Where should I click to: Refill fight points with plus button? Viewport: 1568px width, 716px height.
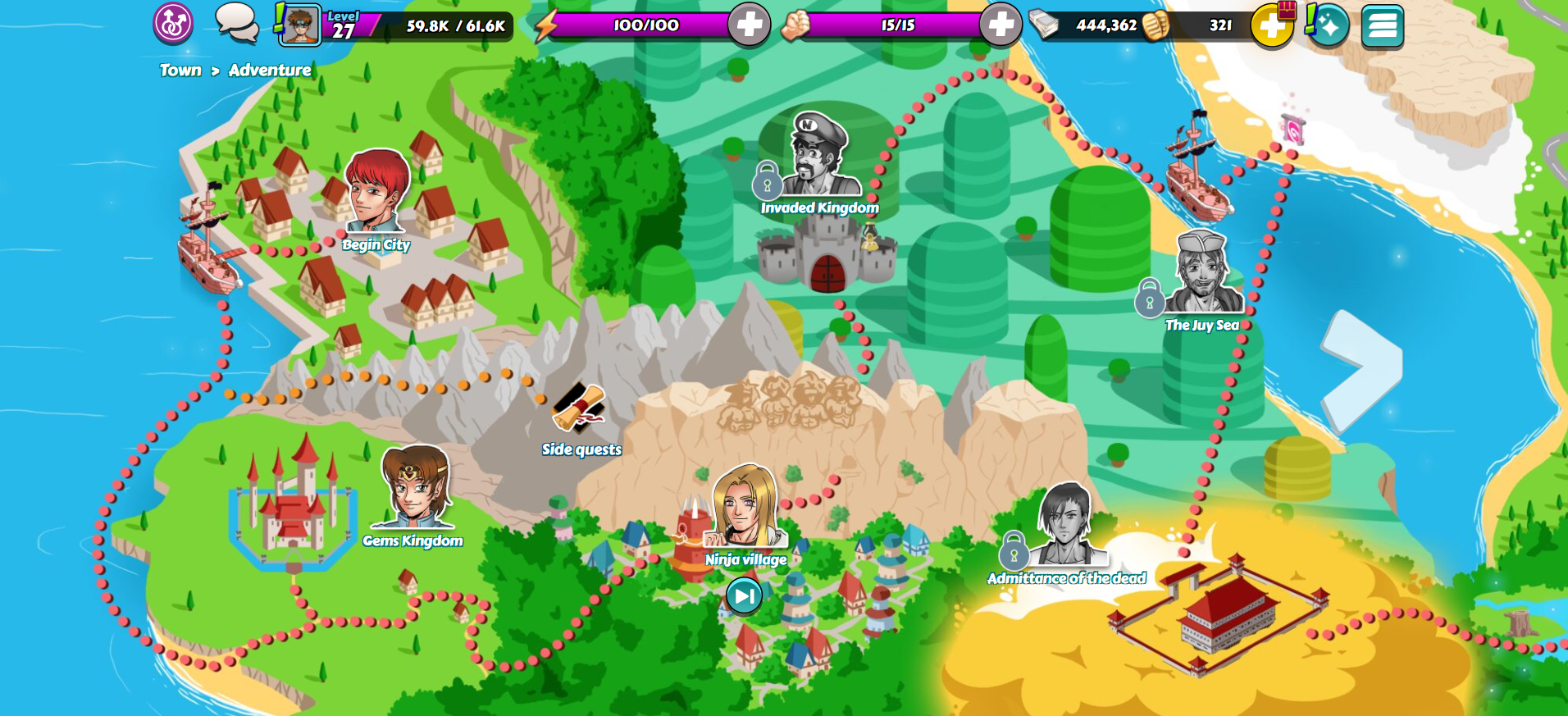pos(1001,25)
